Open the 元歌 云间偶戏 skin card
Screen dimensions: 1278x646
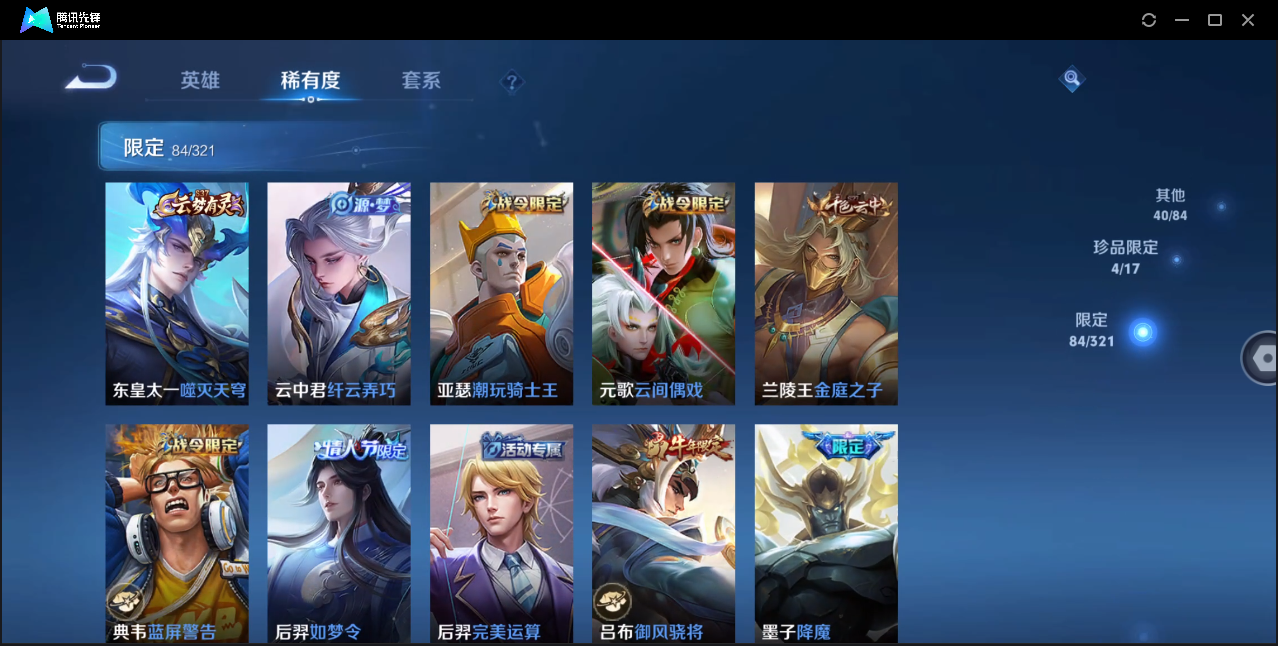663,293
